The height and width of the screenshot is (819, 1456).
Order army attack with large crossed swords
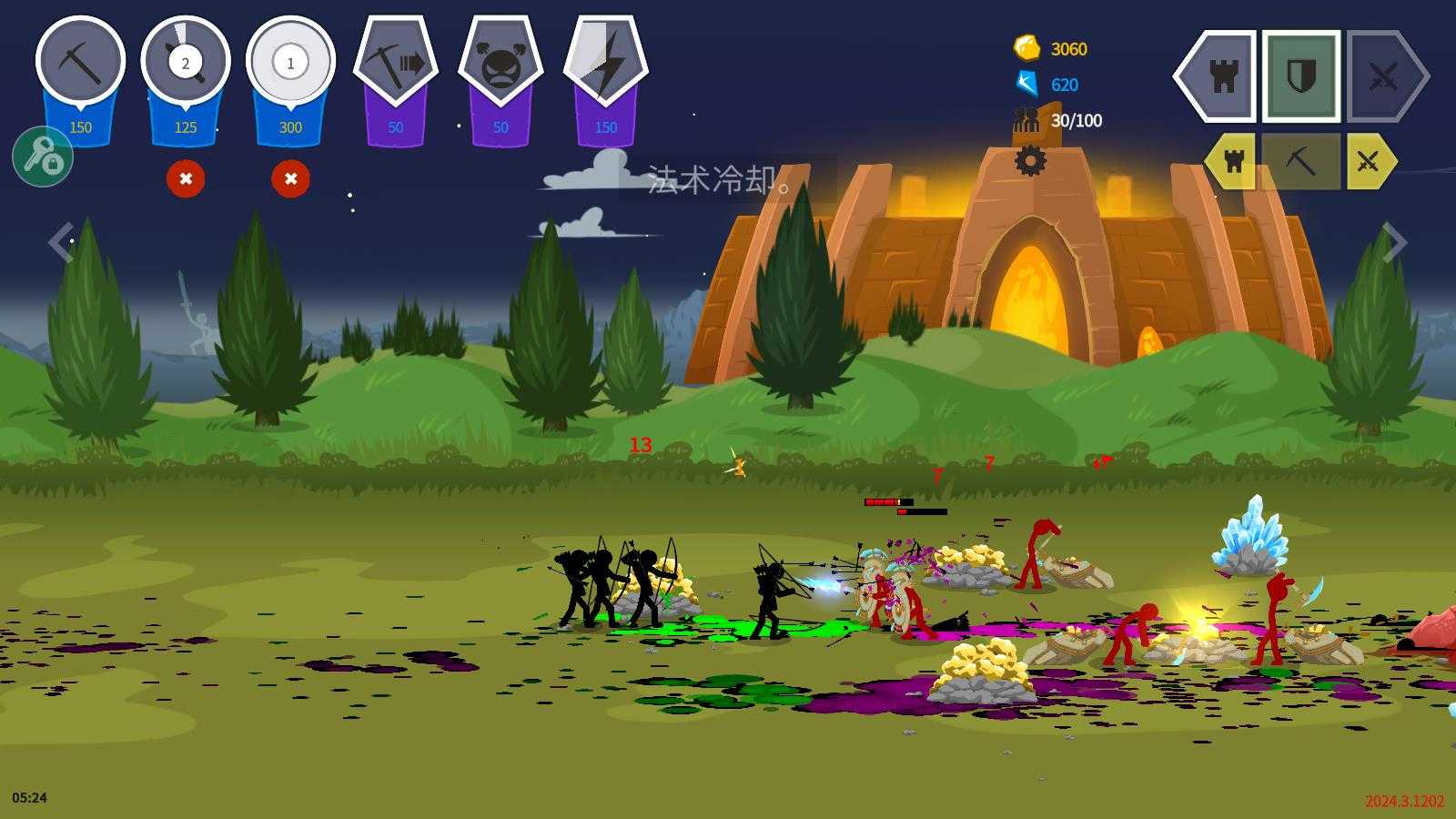point(1383,76)
